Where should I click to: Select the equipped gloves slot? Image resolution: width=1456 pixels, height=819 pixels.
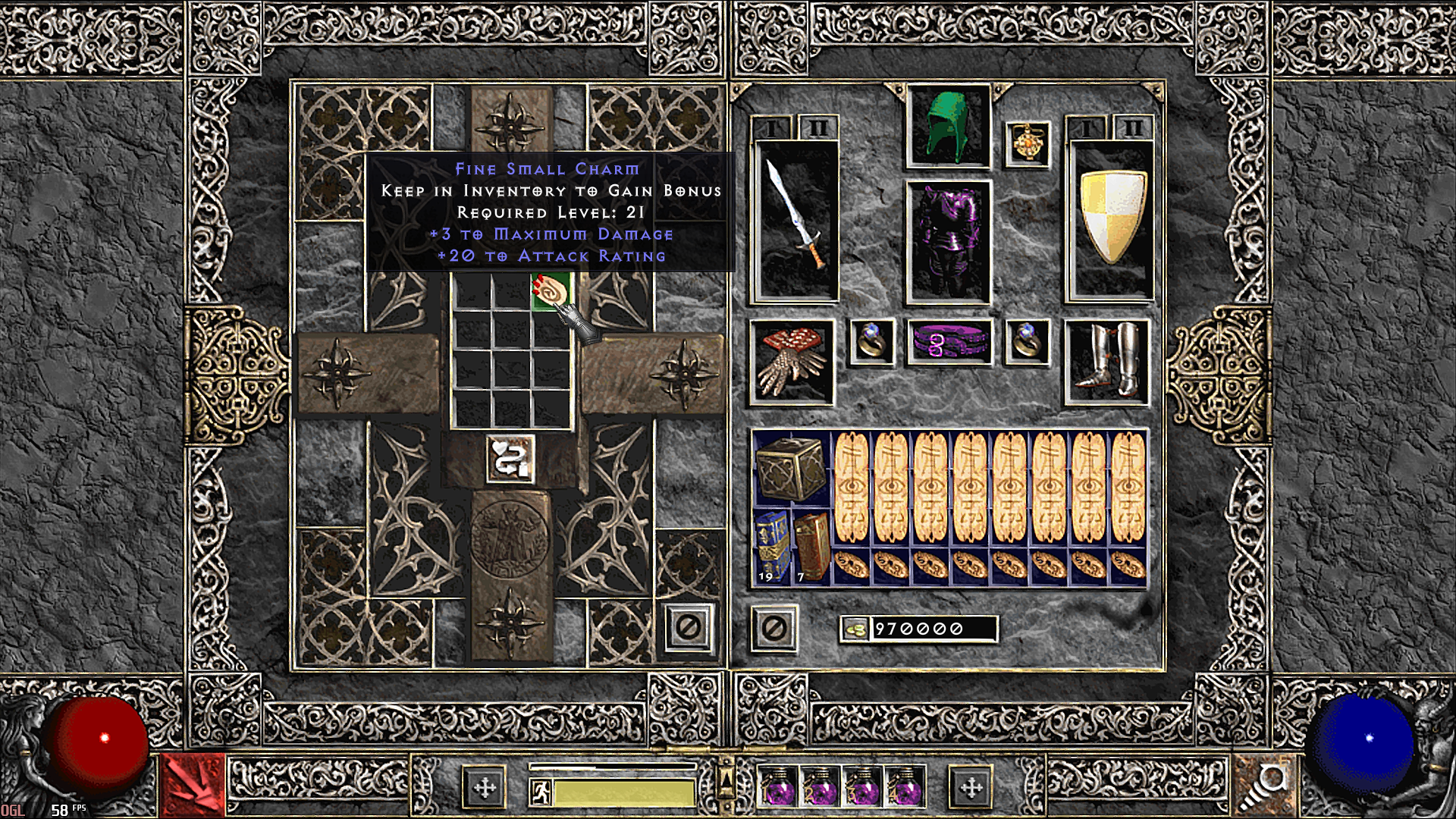pyautogui.click(x=791, y=362)
